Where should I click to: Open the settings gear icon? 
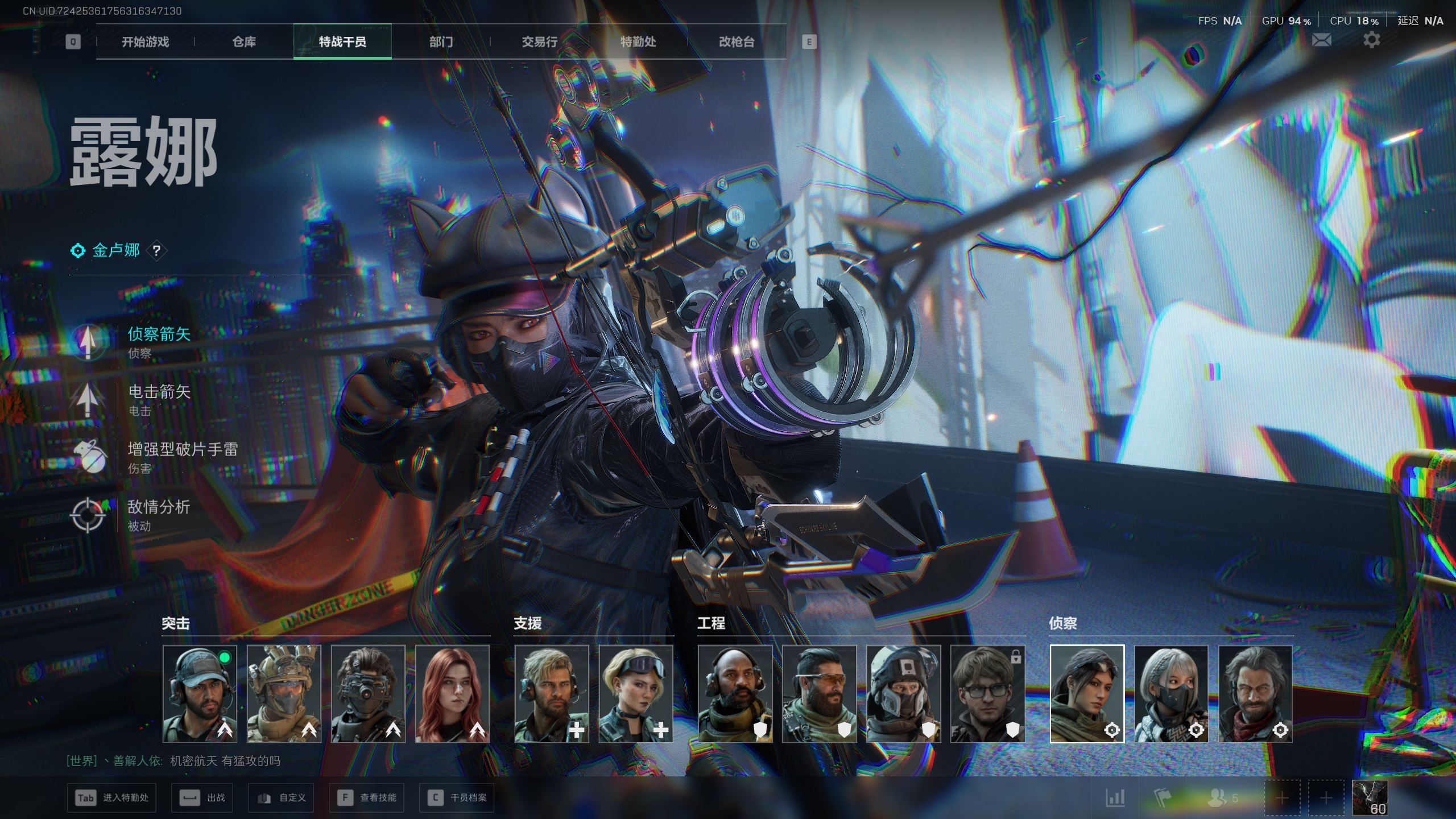pyautogui.click(x=1371, y=40)
